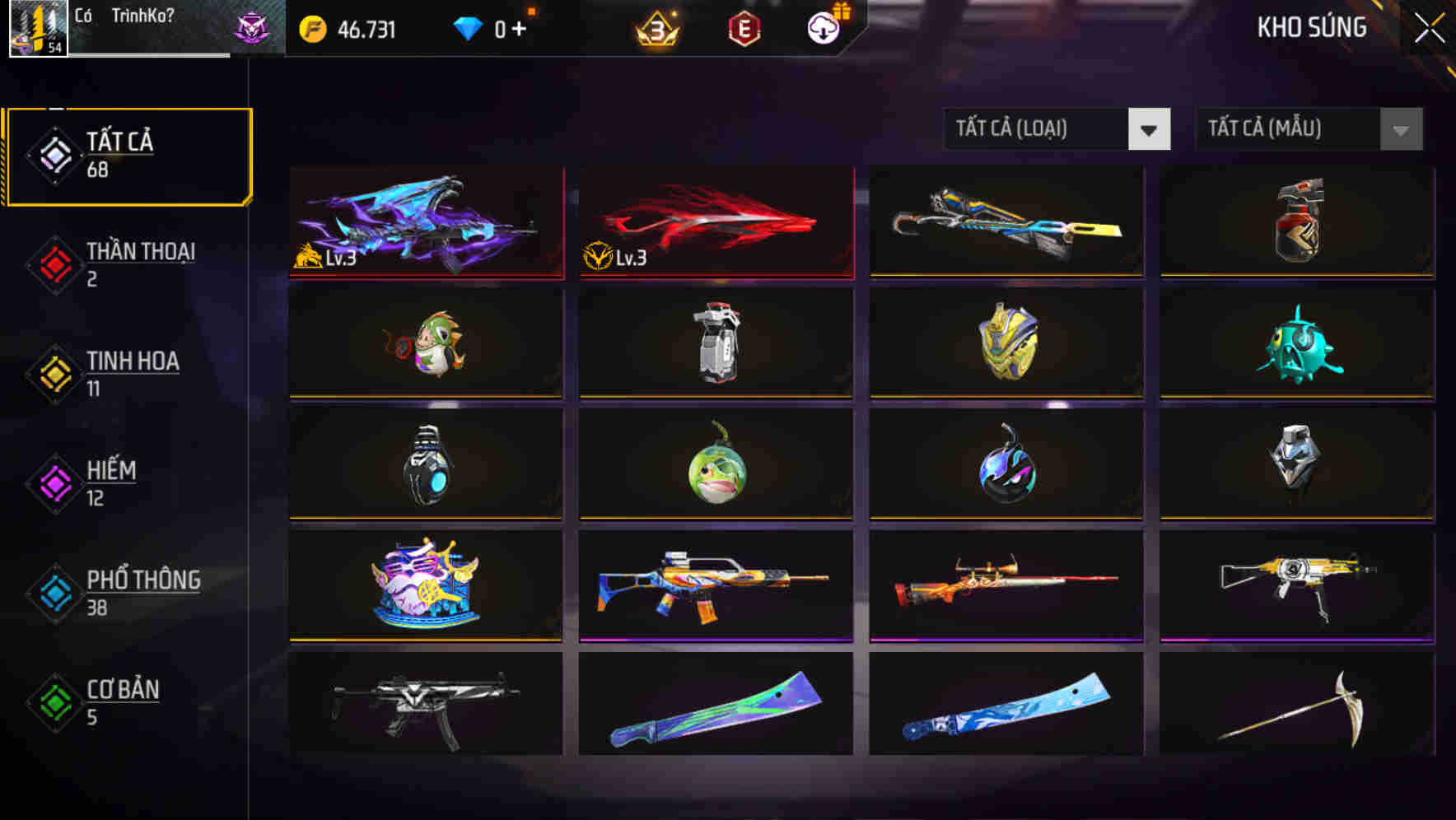Select the red Lv.3 weapon skin

point(715,222)
